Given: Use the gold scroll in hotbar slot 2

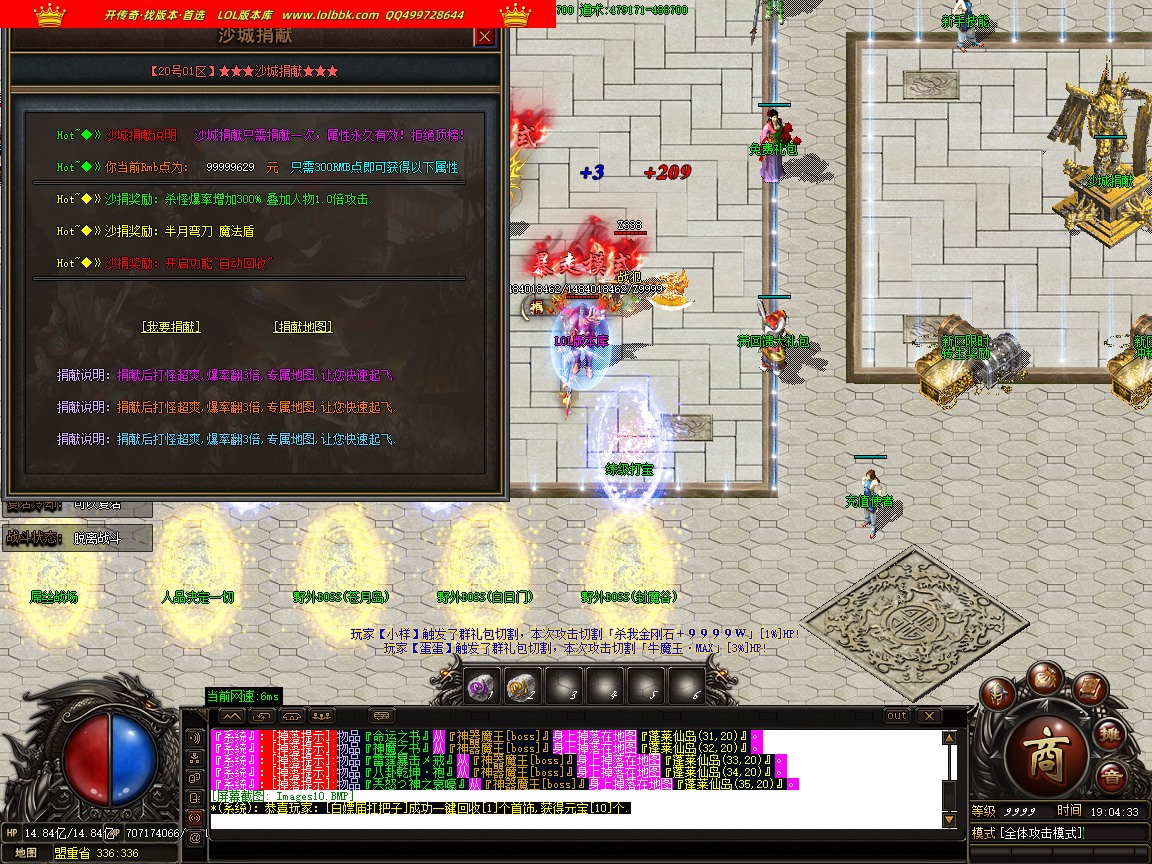Looking at the screenshot, I should click(519, 687).
